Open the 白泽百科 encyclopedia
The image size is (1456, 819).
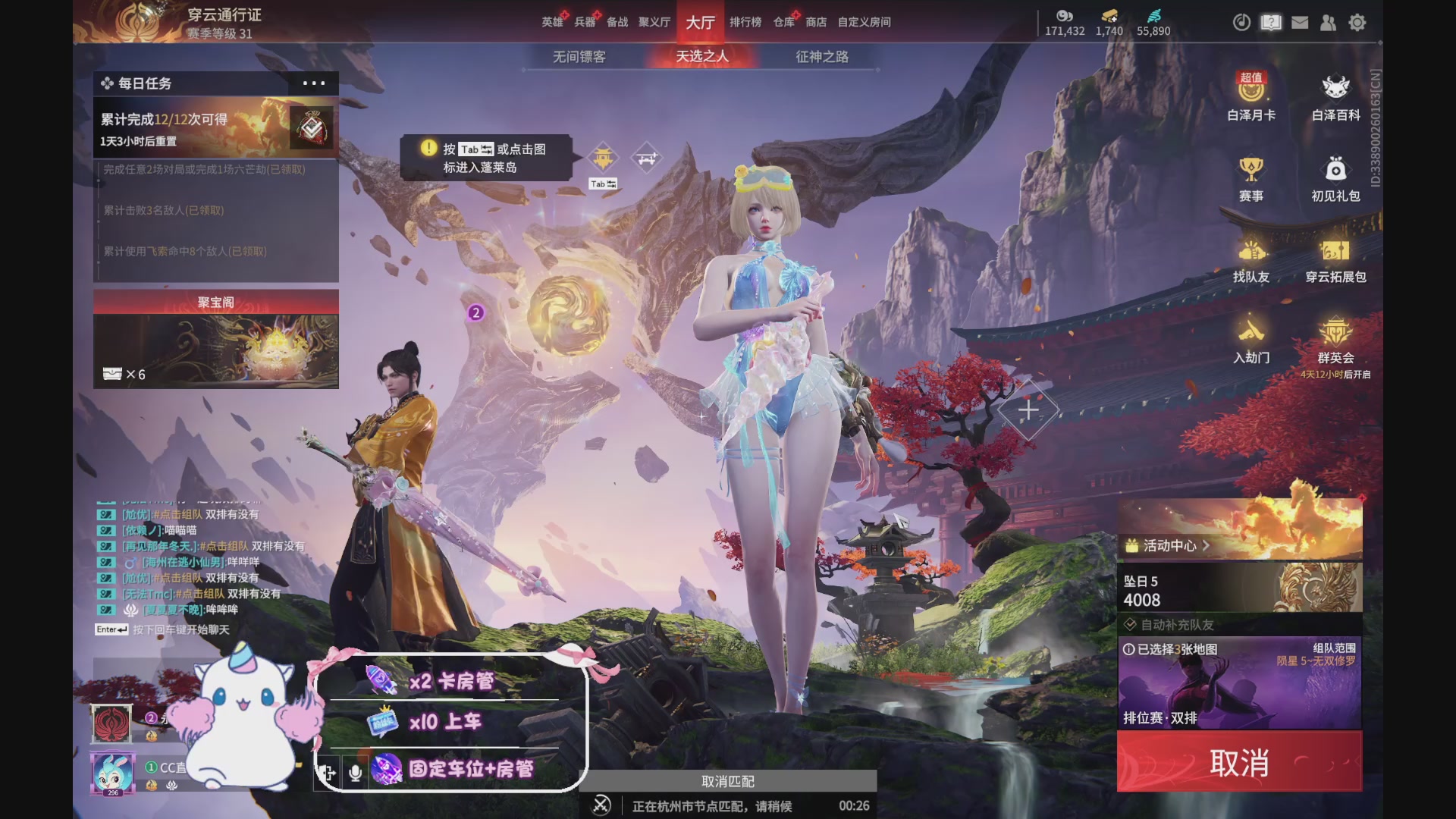coord(1336,101)
